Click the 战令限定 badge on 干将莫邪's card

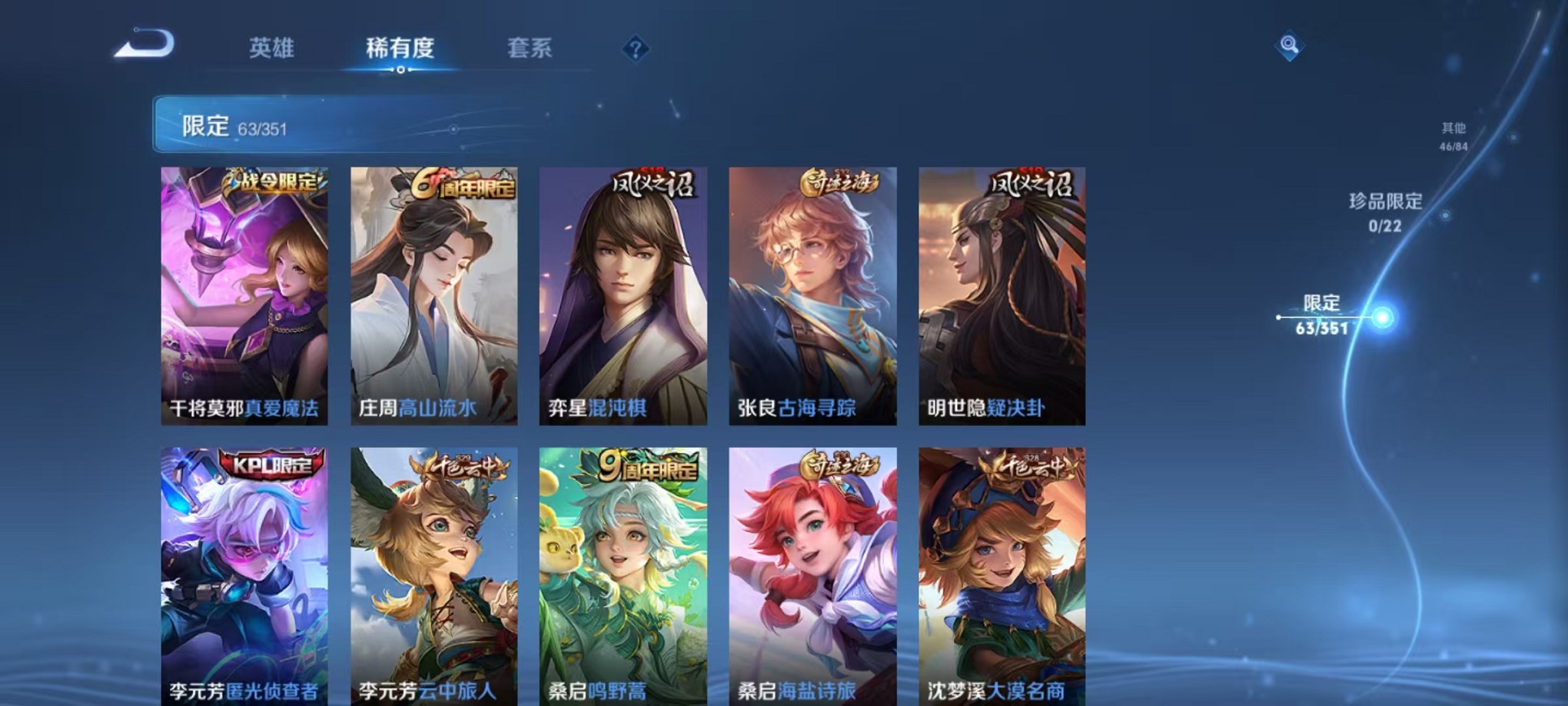pyautogui.click(x=275, y=181)
